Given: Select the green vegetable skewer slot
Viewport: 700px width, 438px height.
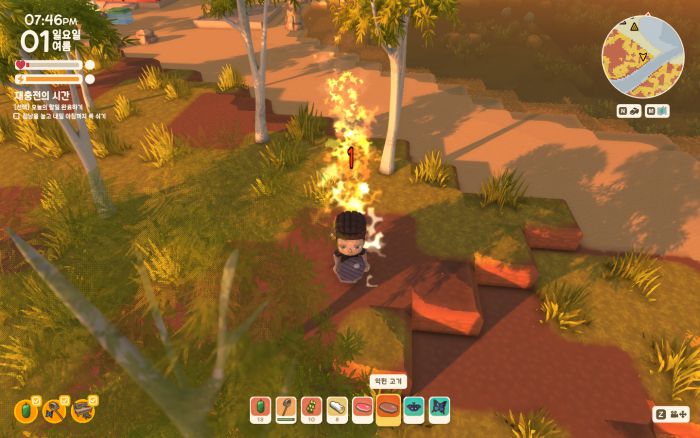Looking at the screenshot, I should coord(310,408).
